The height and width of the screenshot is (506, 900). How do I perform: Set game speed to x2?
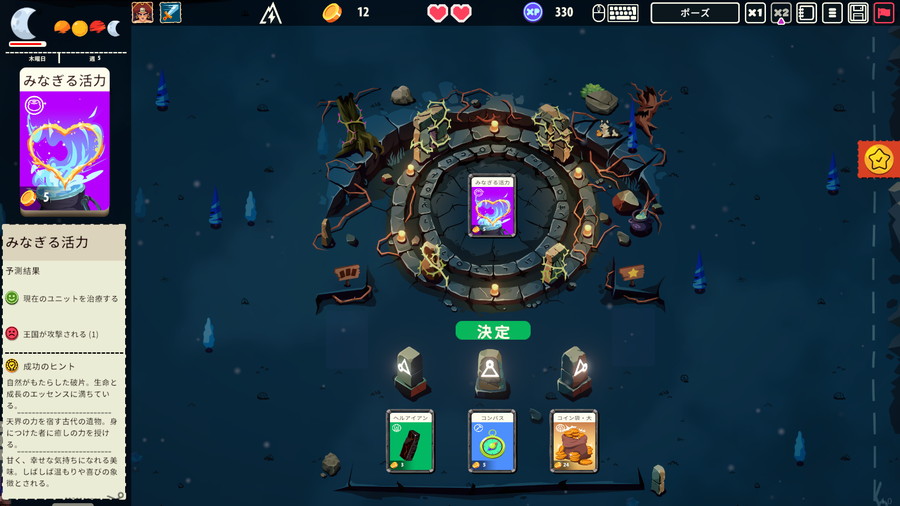(x=781, y=13)
